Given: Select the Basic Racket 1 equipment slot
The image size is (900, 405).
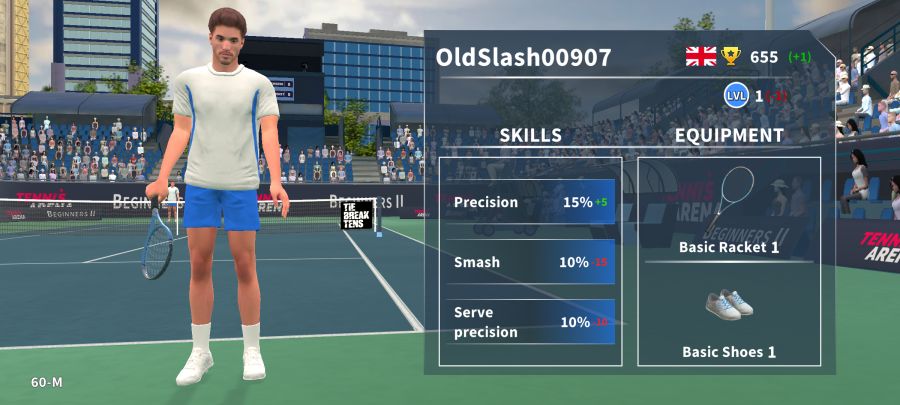Looking at the screenshot, I should pyautogui.click(x=729, y=211).
